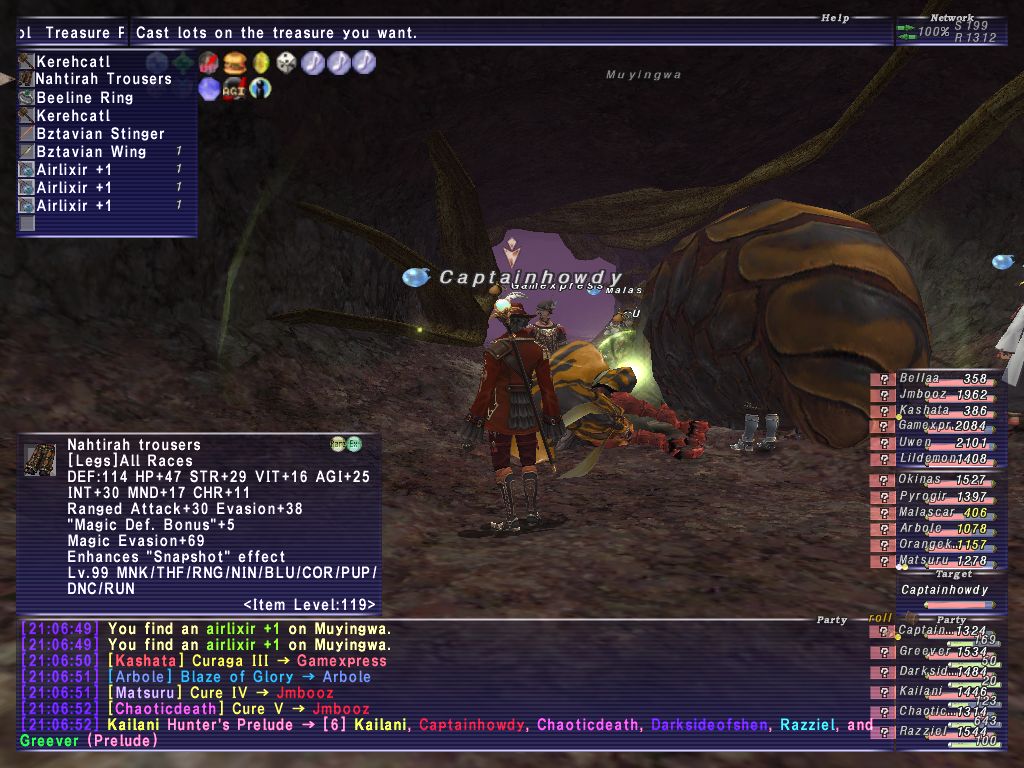Pick Kashata from the alliance list

[x=925, y=410]
